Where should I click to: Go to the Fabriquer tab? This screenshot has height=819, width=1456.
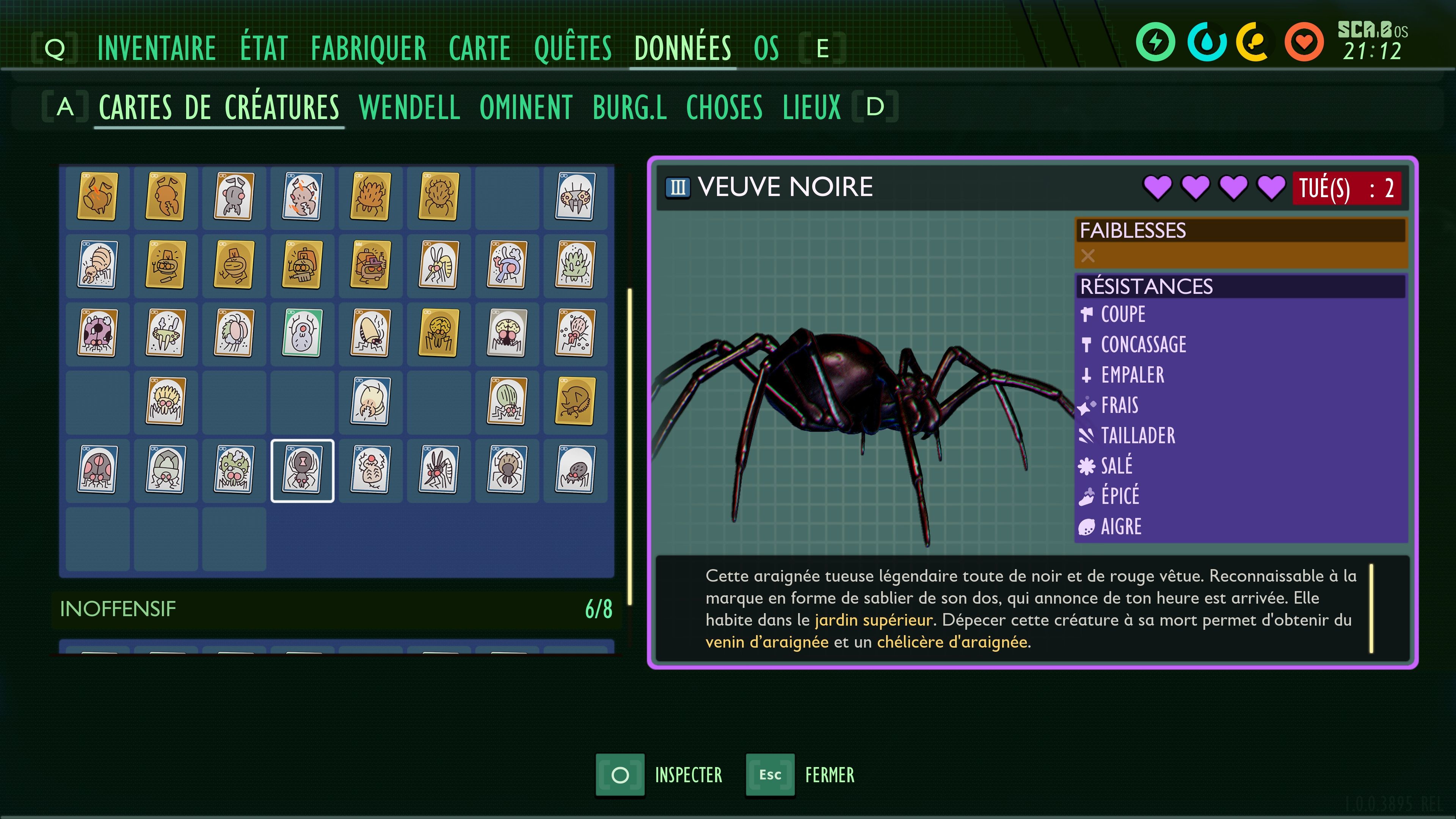(369, 48)
